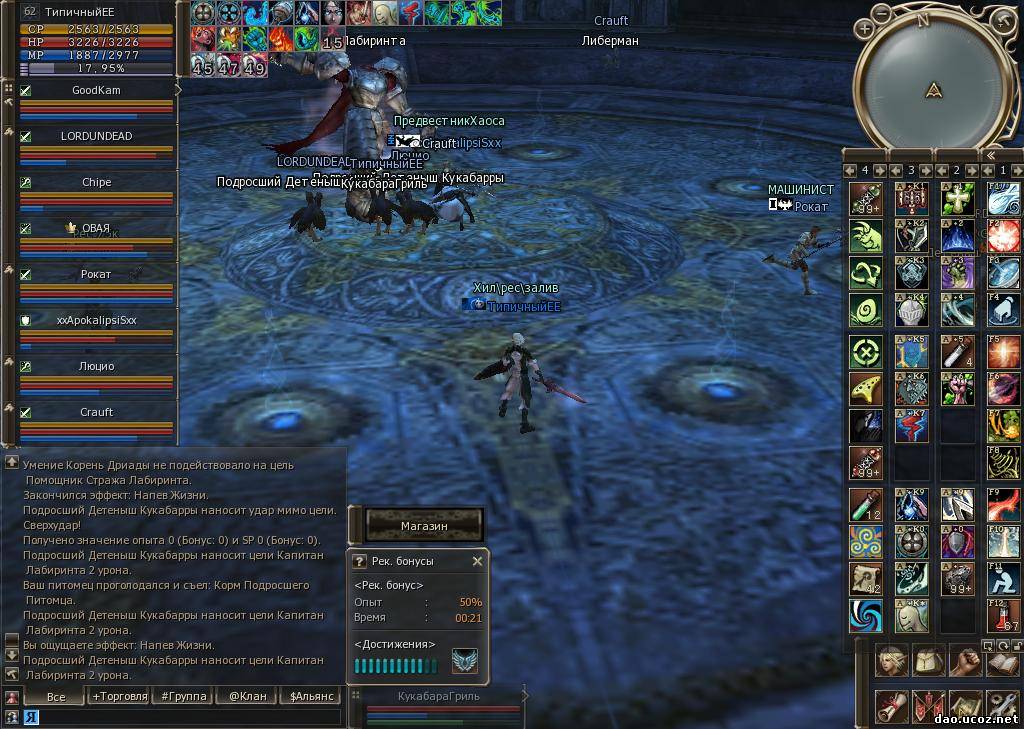Select party member Chipe

click(x=96, y=182)
